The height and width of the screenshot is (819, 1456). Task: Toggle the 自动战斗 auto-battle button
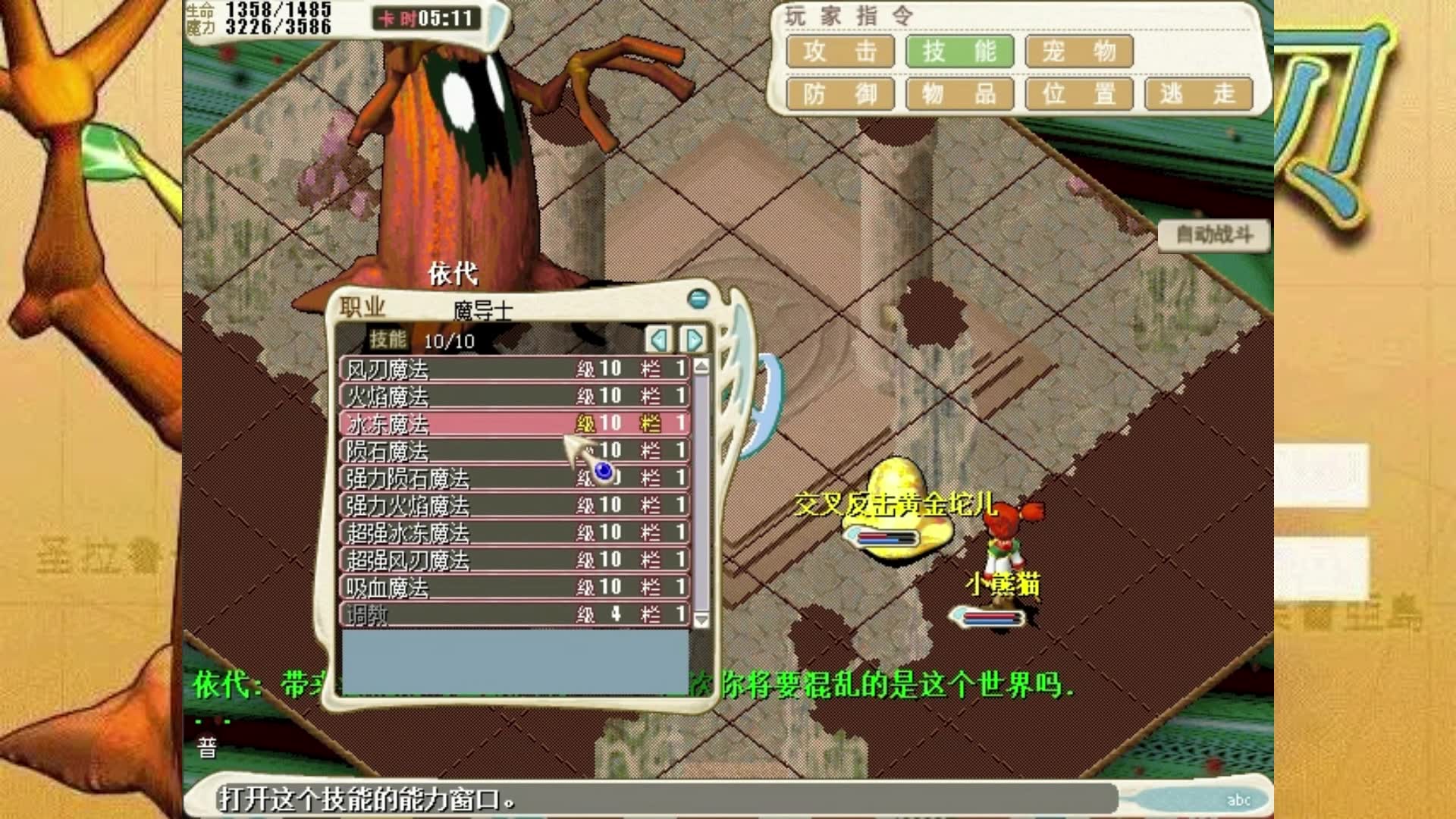tap(1213, 235)
